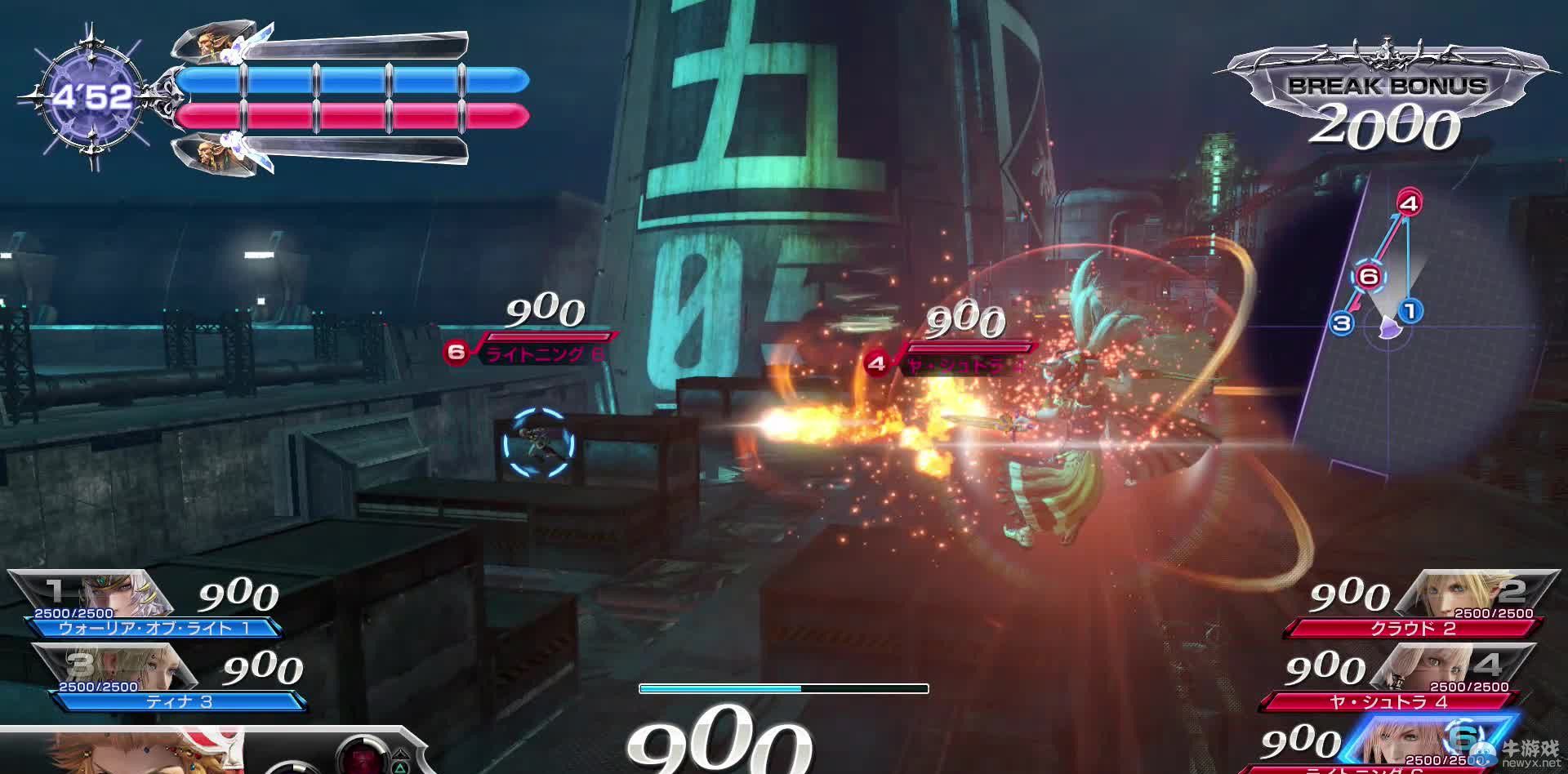The image size is (1568, 774).
Task: Select blue marker 3 on the radar
Action: [1341, 323]
